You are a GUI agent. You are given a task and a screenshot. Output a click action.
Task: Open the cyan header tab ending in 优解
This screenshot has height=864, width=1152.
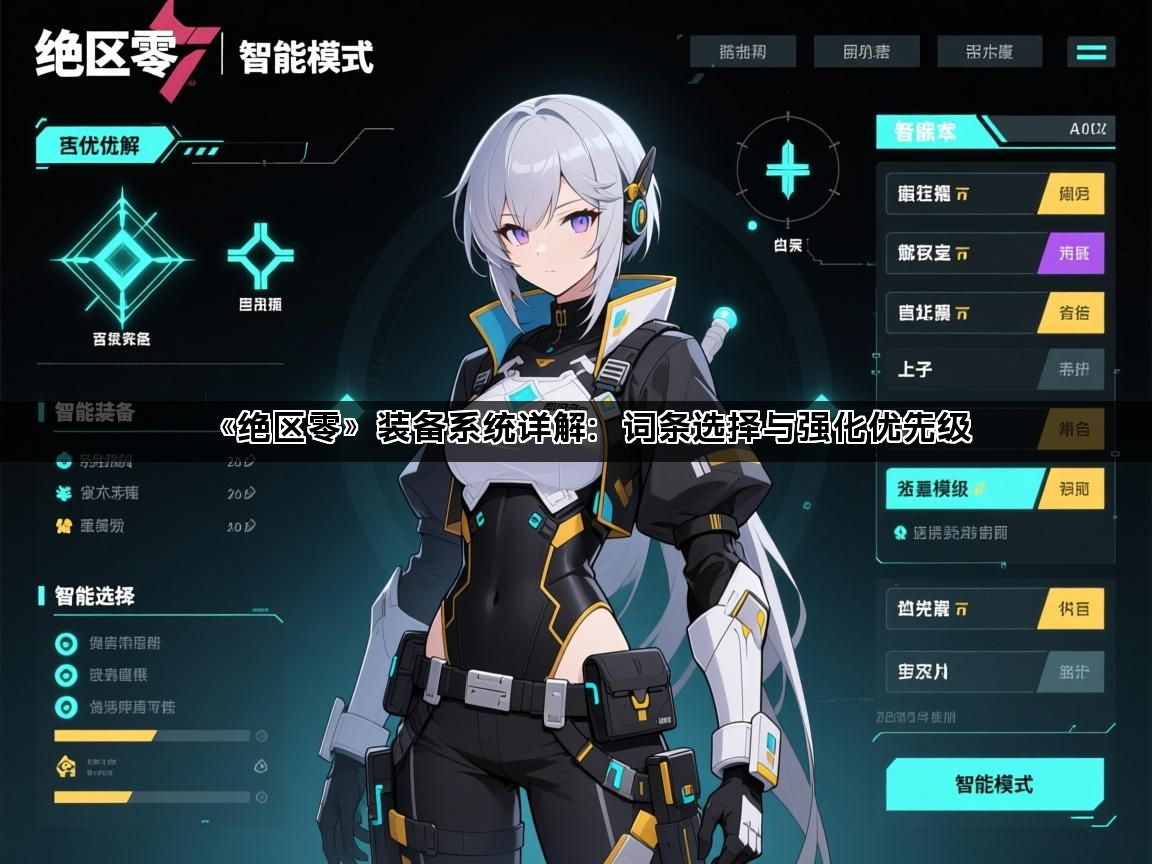100,145
